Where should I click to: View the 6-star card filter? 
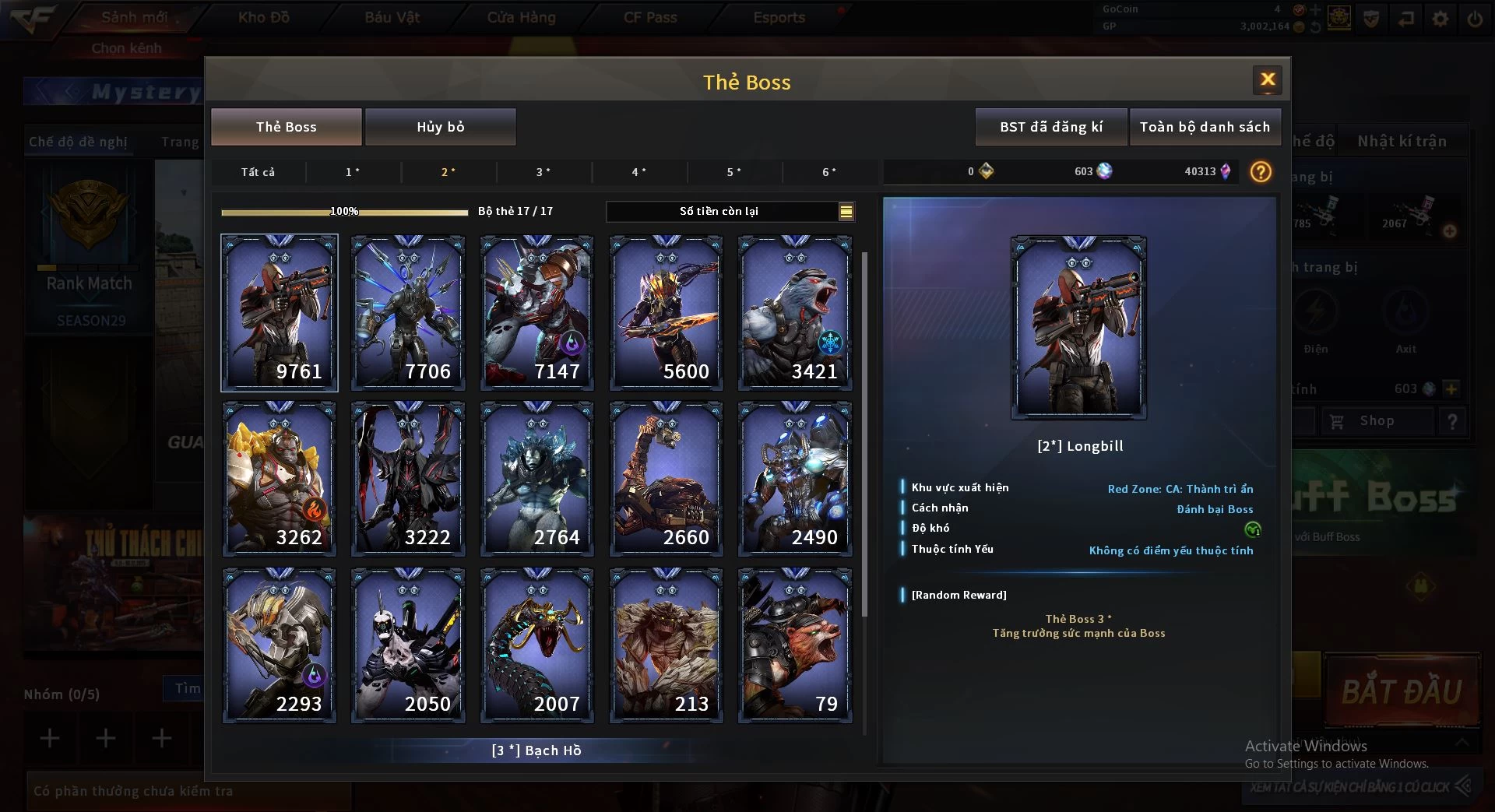pyautogui.click(x=829, y=172)
